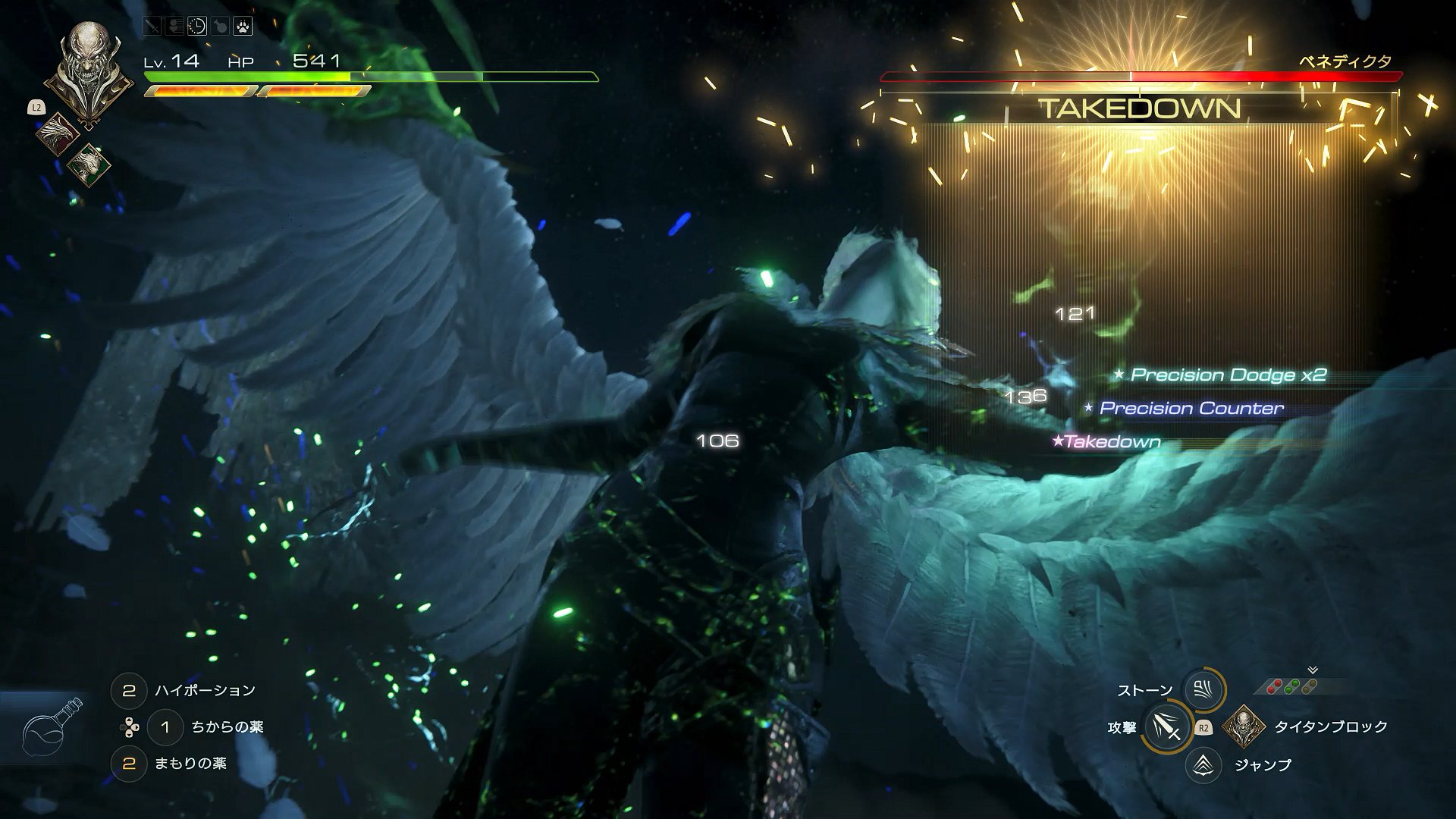Select the ハイポーション item shortcut

click(x=129, y=691)
